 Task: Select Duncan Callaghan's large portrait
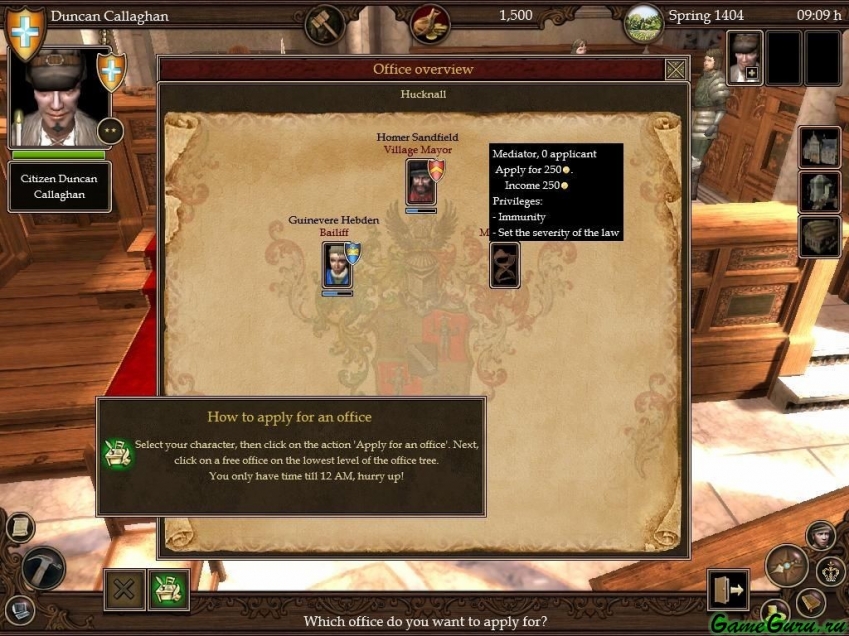coord(58,98)
